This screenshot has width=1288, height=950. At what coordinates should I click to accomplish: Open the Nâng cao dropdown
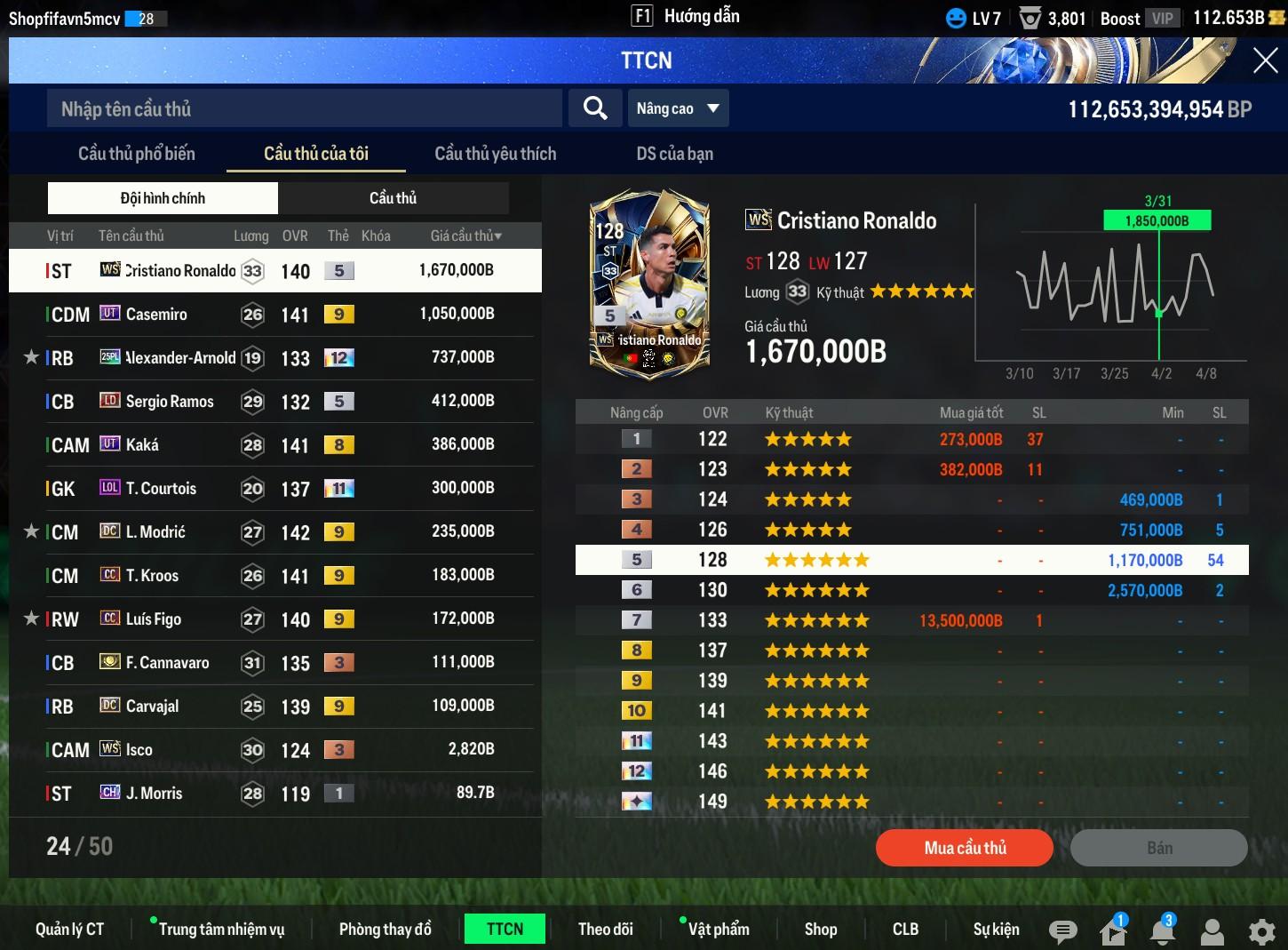(x=678, y=108)
